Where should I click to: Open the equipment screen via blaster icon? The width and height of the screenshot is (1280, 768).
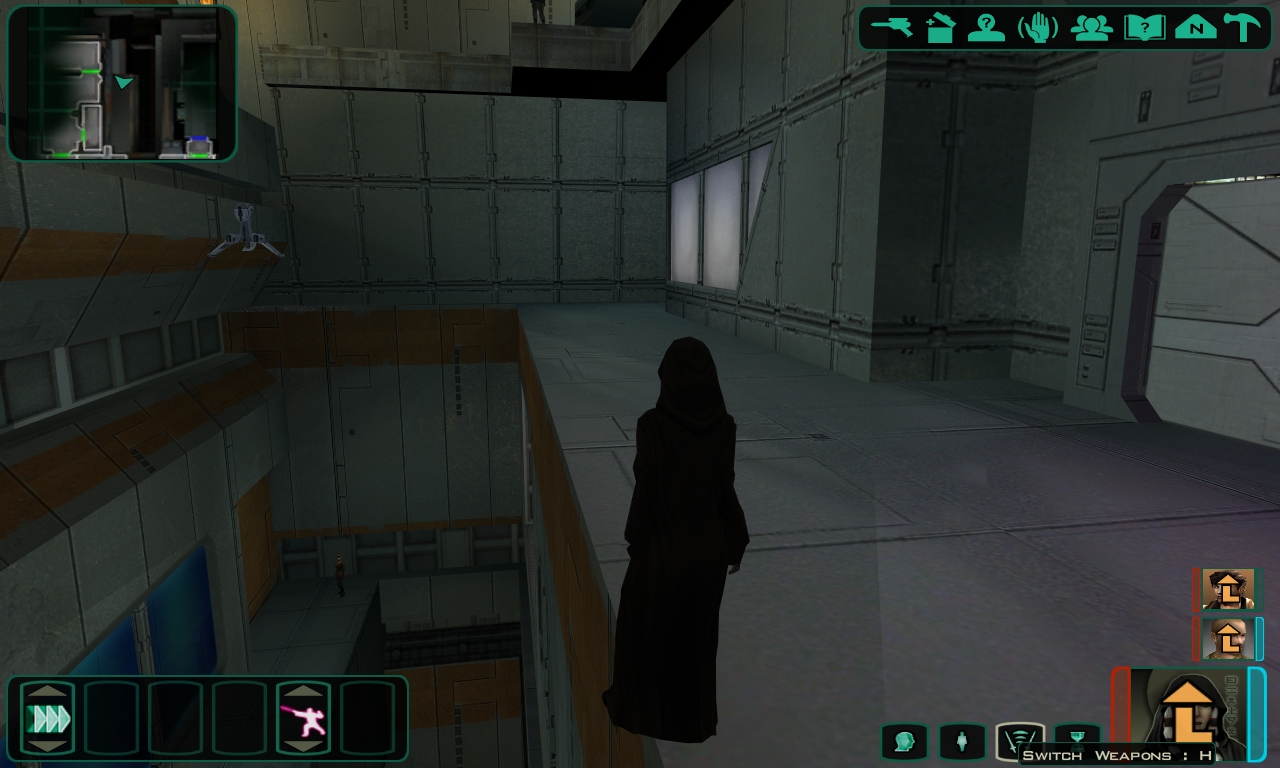[892, 27]
